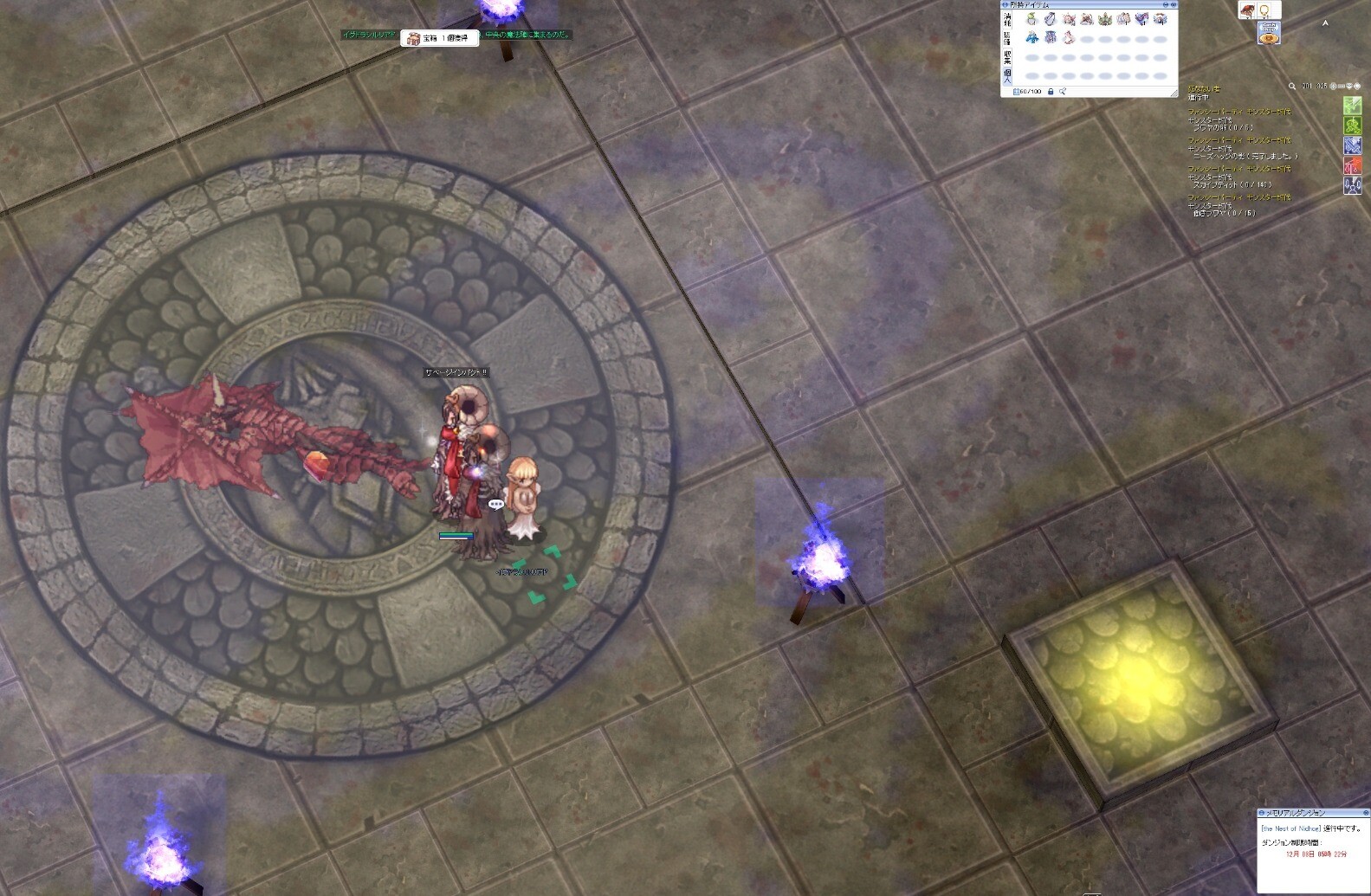The height and width of the screenshot is (896, 1371).
Task: Close the メモリアルダンジョン window
Action: tap(1366, 813)
